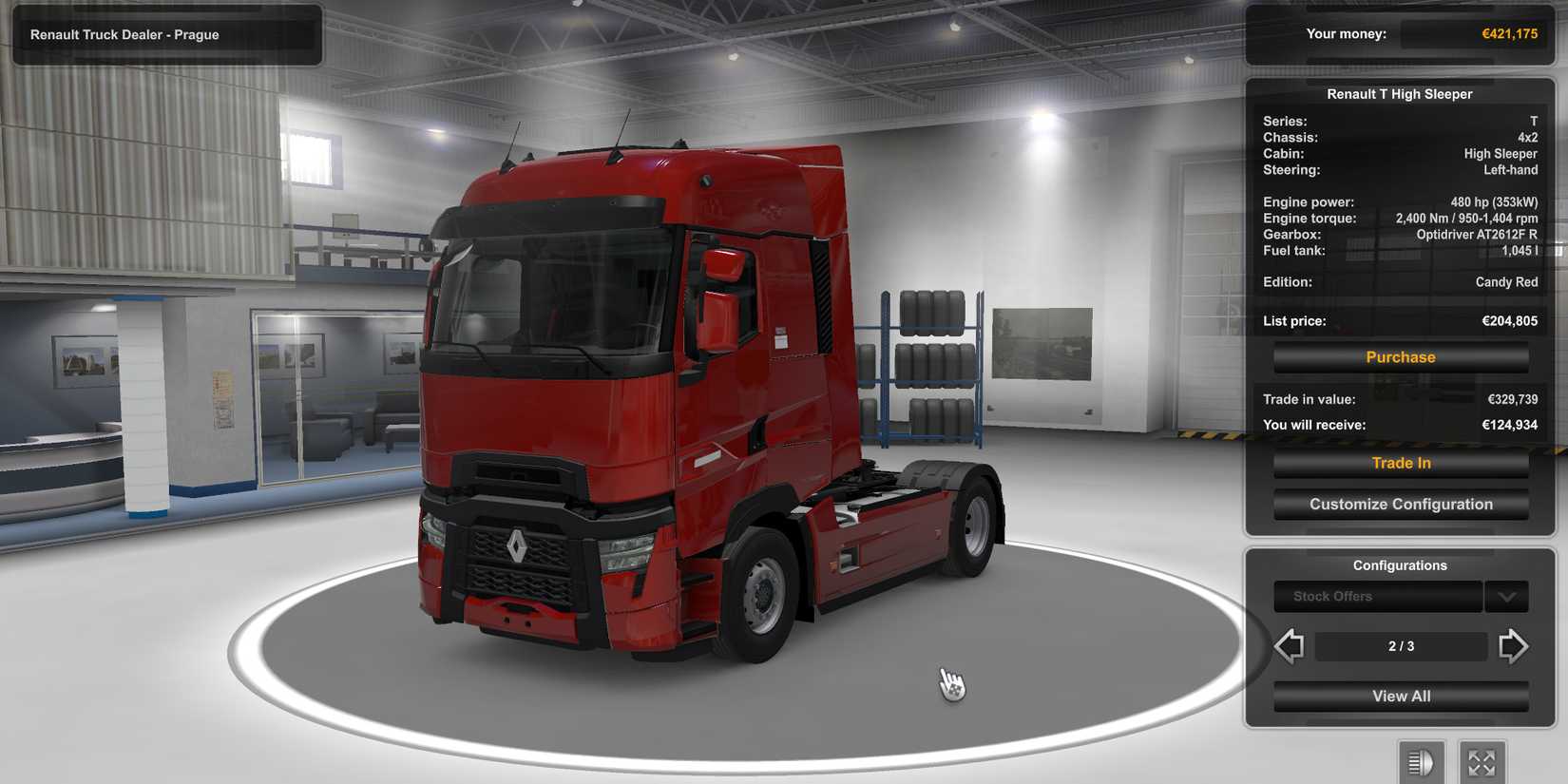Click the Candy Red edition value

click(1507, 281)
